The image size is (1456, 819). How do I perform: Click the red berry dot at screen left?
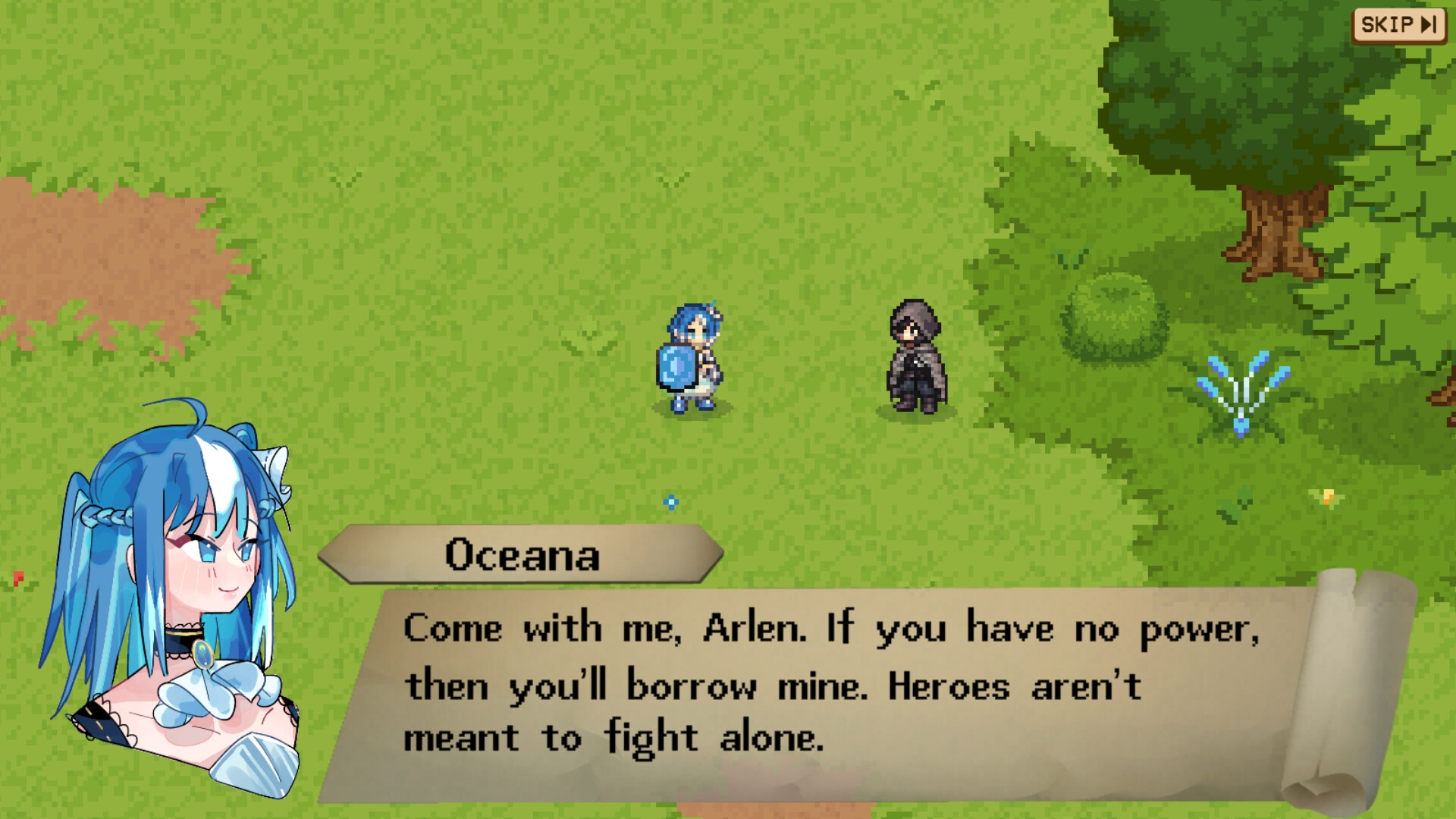coord(17,578)
